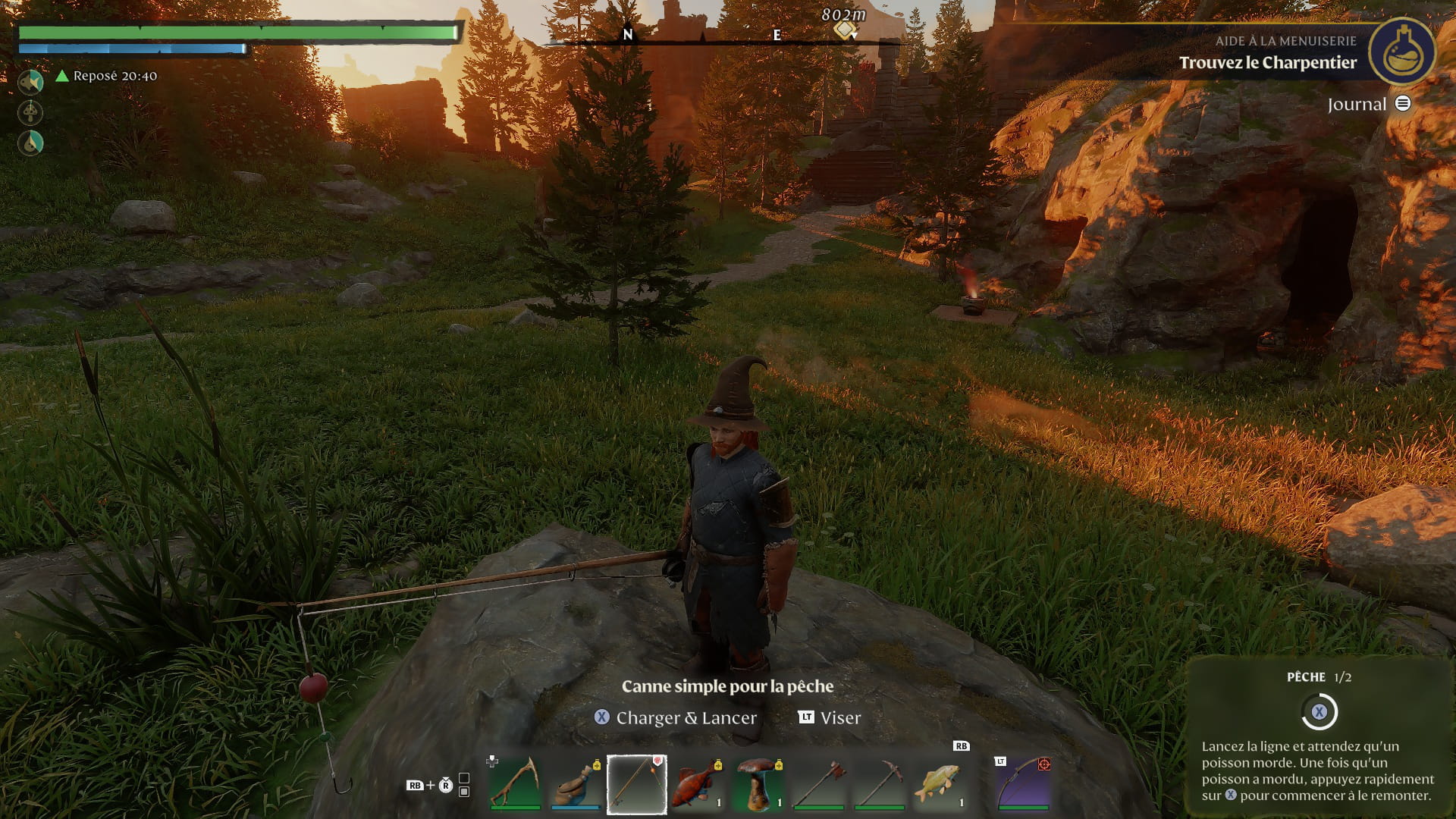The width and height of the screenshot is (1456, 819).
Task: Select the yellow carp hotbar slot
Action: click(x=940, y=783)
